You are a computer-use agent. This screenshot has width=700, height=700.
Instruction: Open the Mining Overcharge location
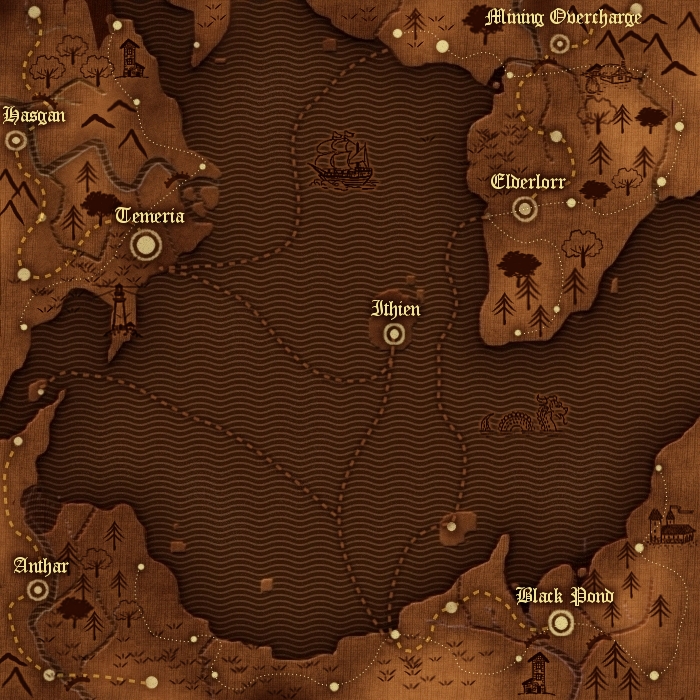tap(559, 44)
